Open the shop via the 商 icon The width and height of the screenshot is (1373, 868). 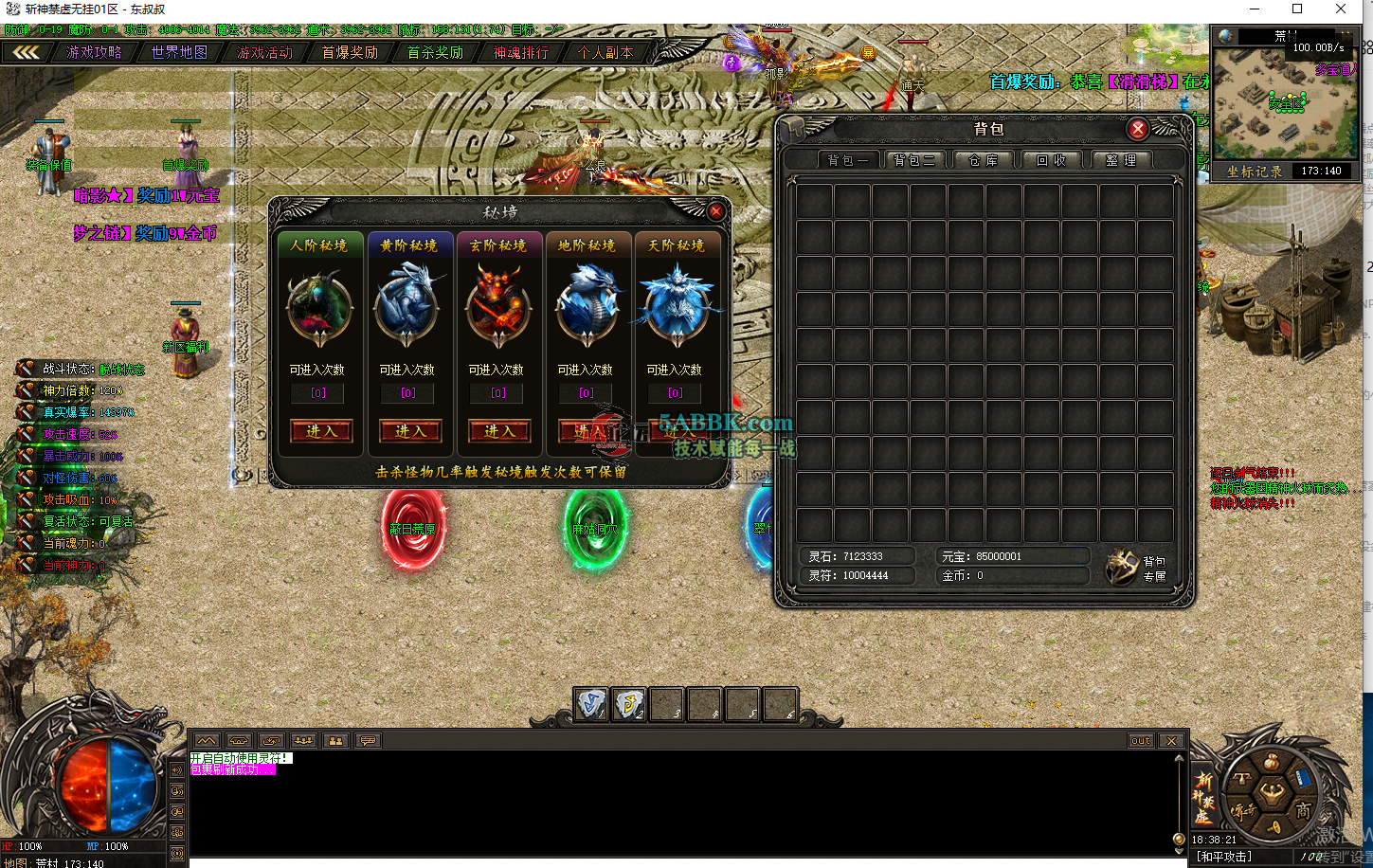pos(1305,809)
